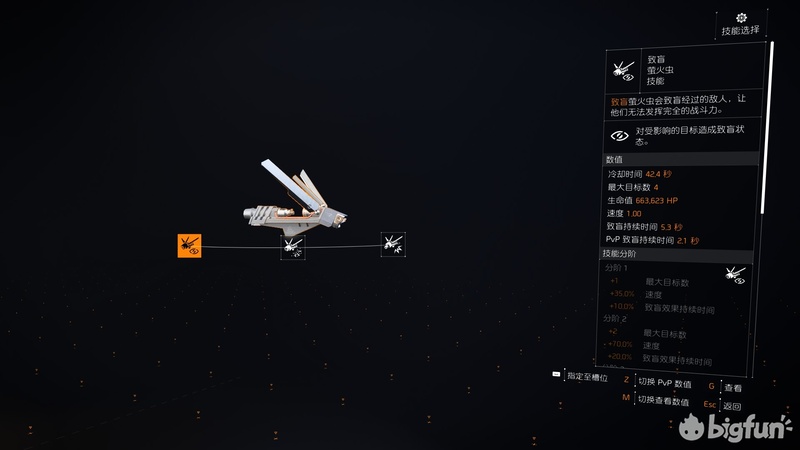Click the 查看 inspect button

coord(733,387)
